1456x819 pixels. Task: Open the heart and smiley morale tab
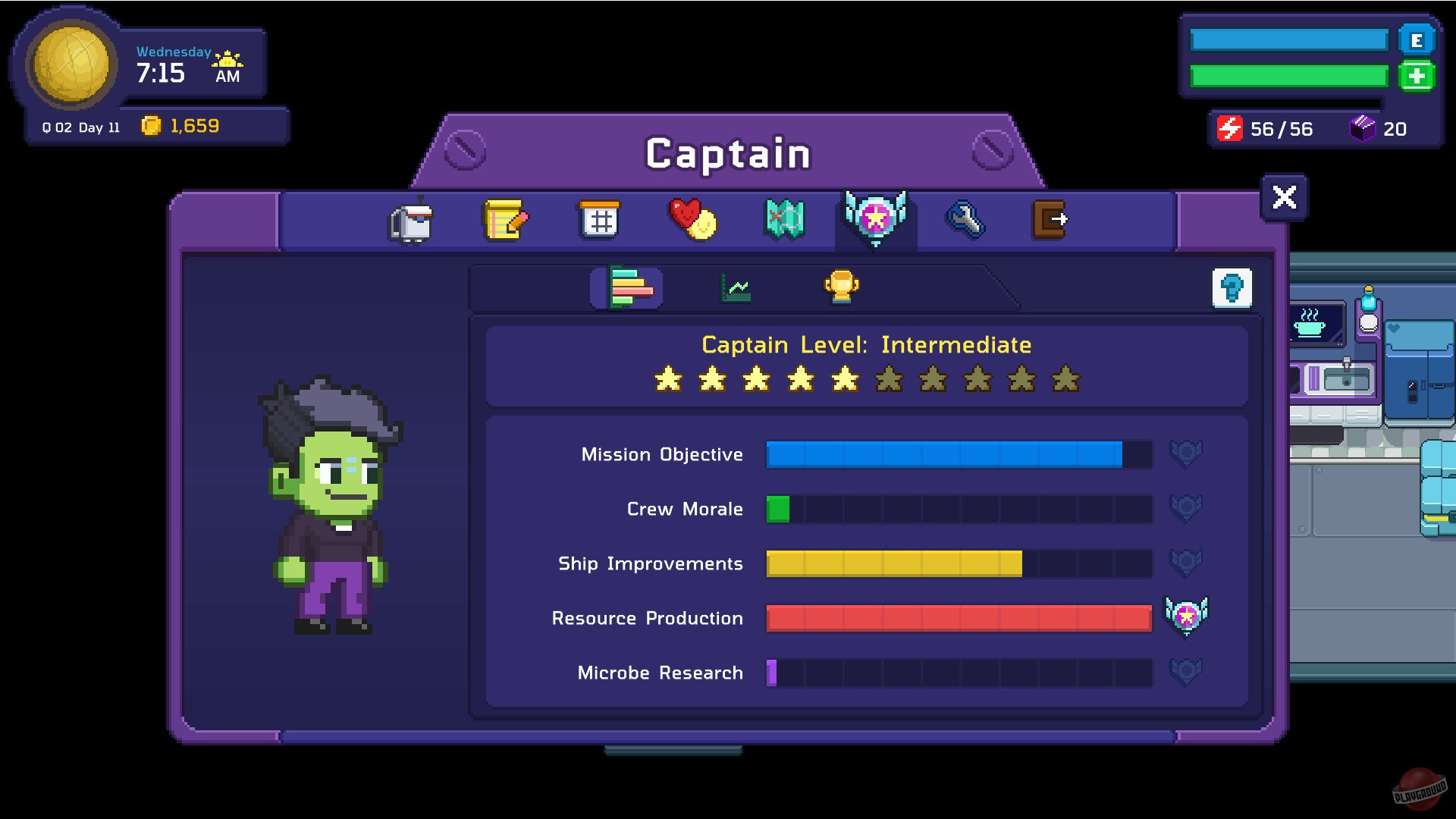(x=691, y=221)
